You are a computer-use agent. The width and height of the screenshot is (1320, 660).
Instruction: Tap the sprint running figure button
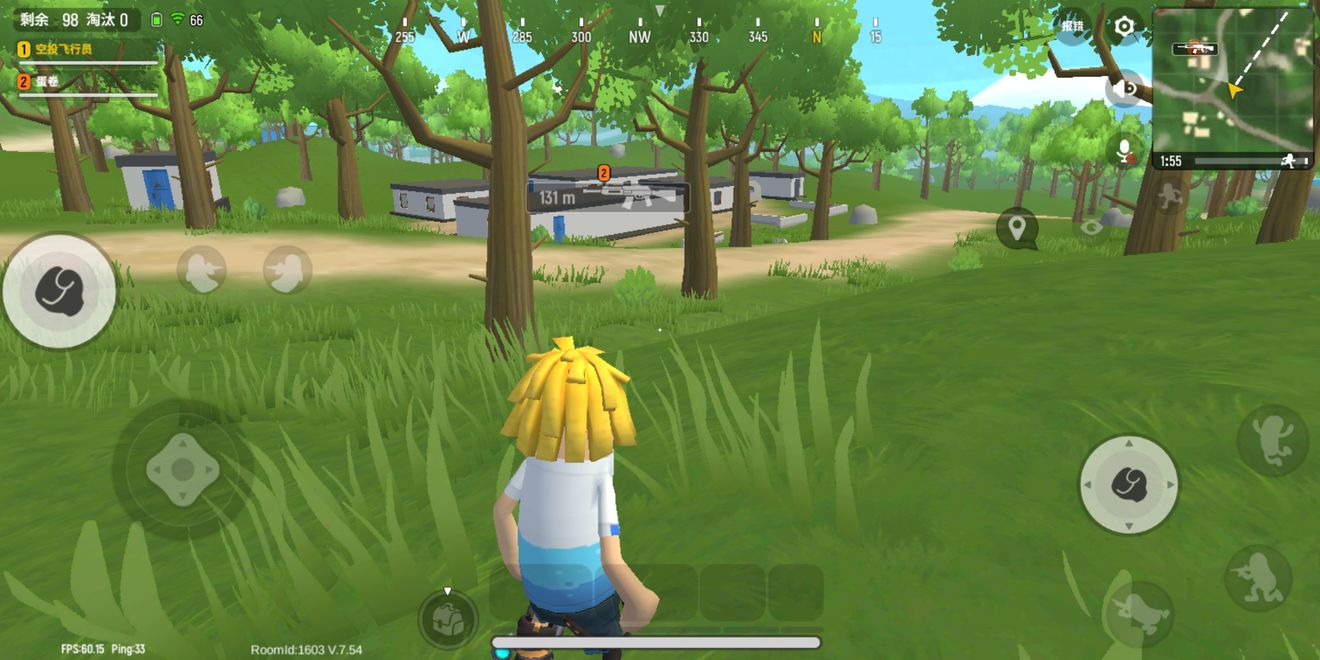click(1168, 196)
